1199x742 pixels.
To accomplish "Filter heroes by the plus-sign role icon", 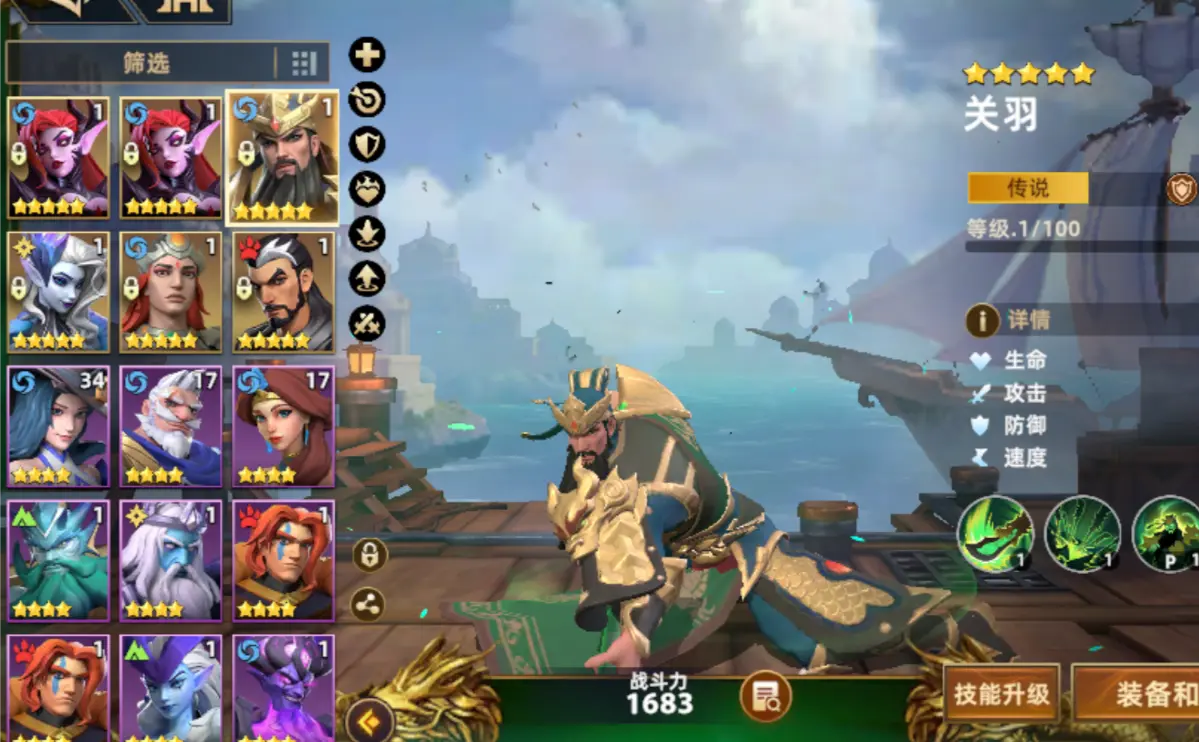I will click(x=367, y=55).
